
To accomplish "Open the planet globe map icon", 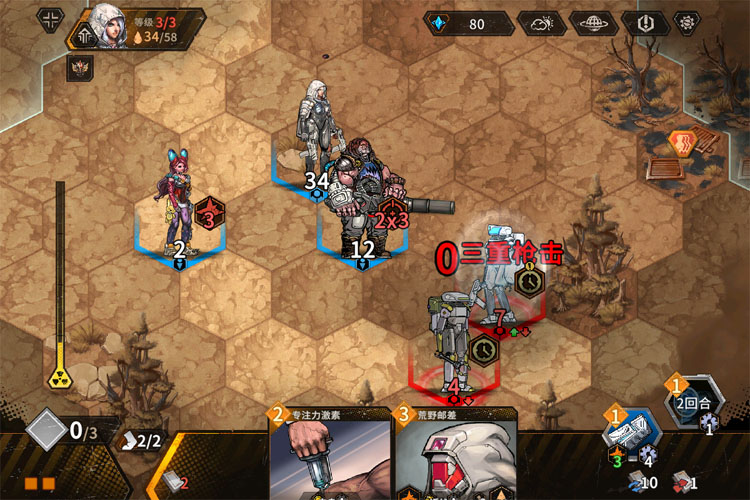I will 595,23.
